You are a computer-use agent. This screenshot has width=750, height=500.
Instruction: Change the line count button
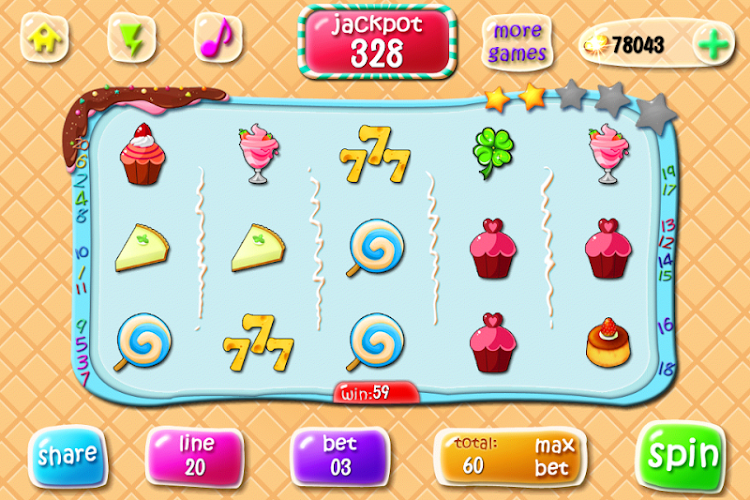(196, 454)
